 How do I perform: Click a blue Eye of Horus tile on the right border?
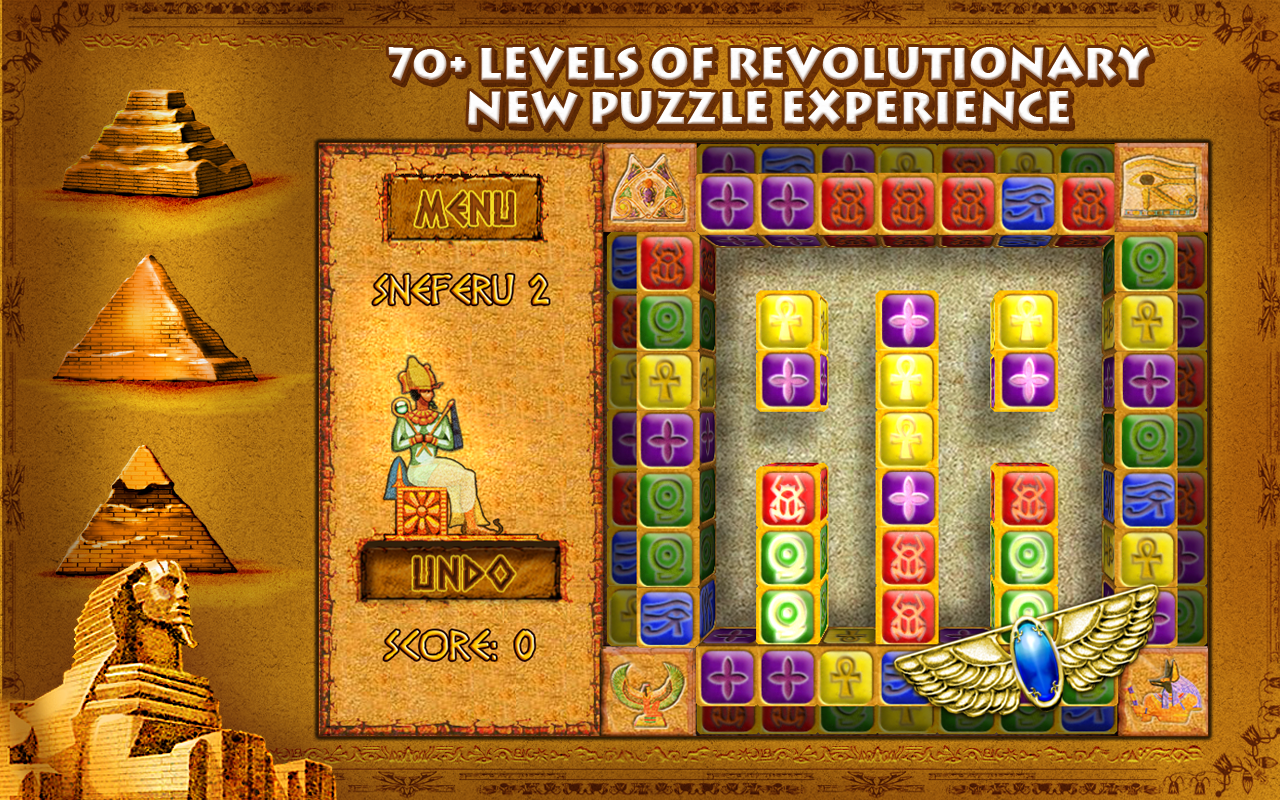click(x=1150, y=498)
